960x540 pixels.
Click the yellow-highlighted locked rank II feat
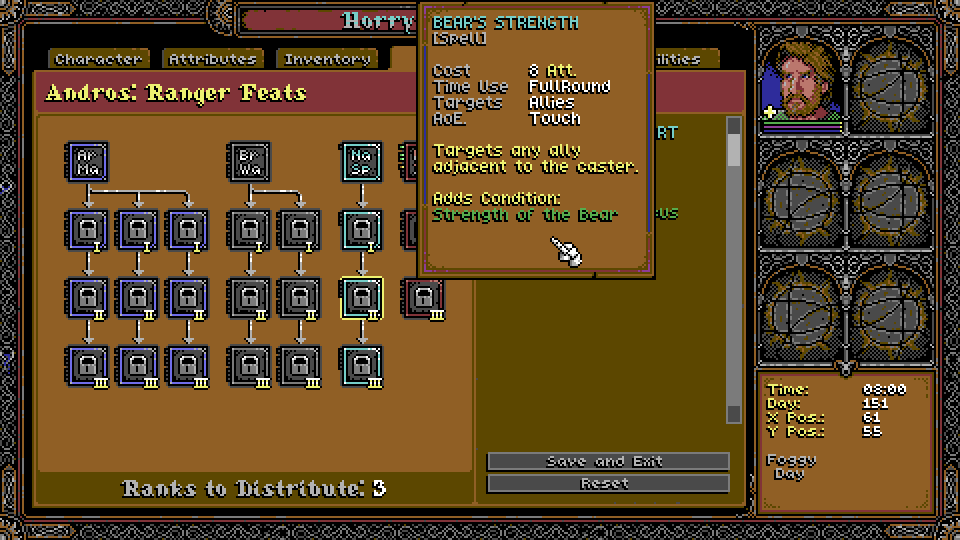(x=361, y=298)
